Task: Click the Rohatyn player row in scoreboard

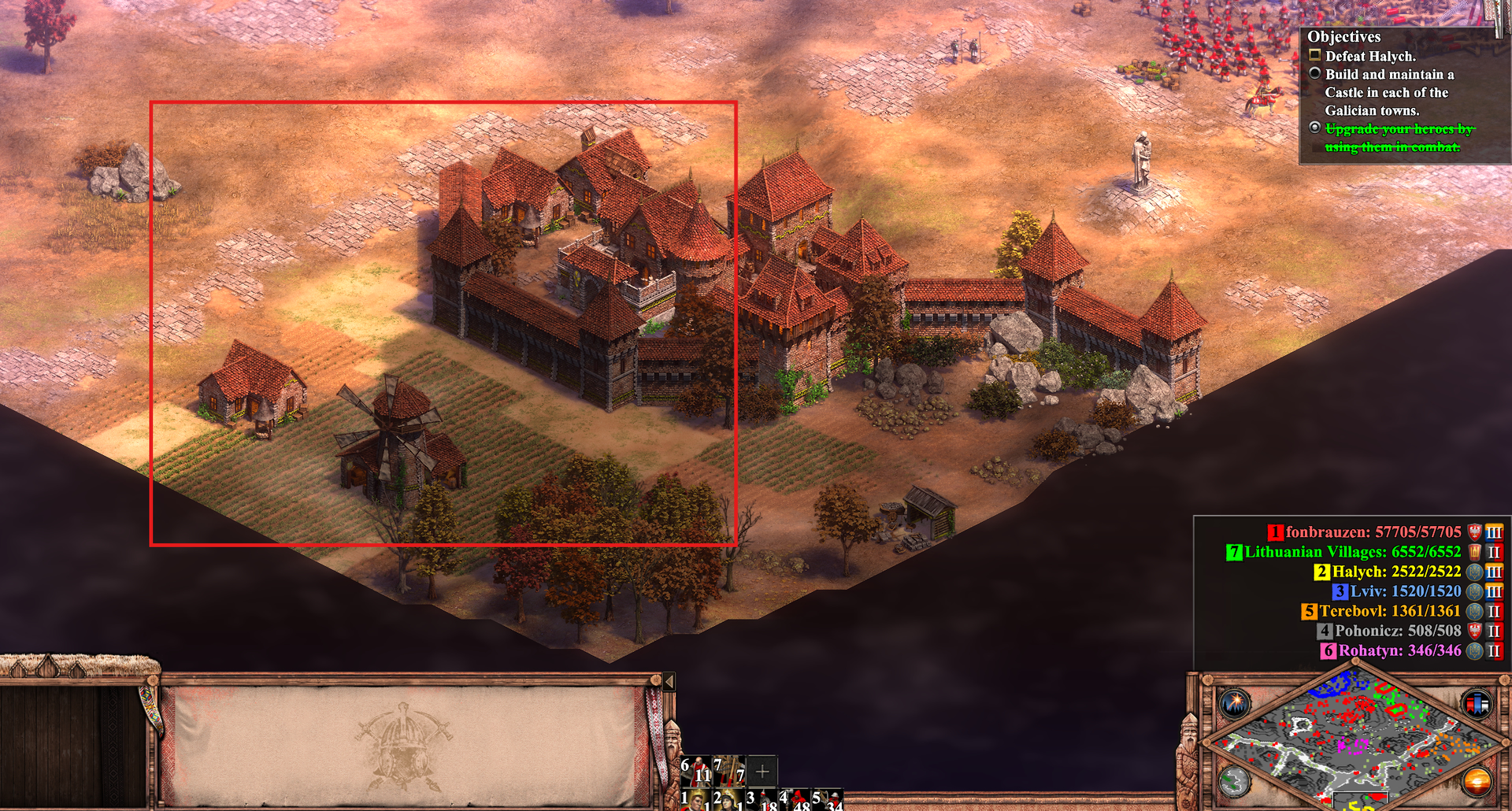Action: [1399, 650]
